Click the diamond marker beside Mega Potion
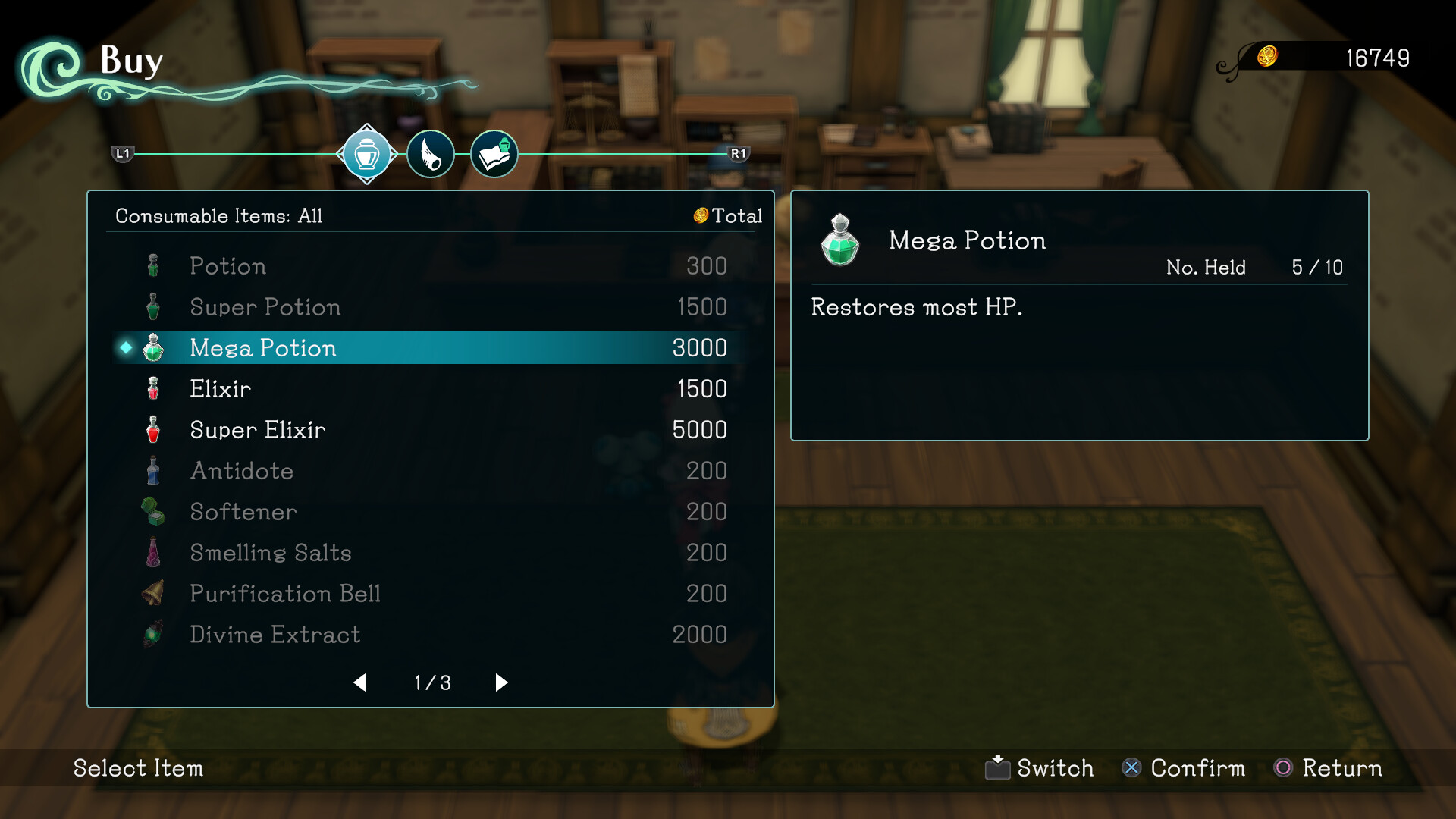 pyautogui.click(x=124, y=347)
